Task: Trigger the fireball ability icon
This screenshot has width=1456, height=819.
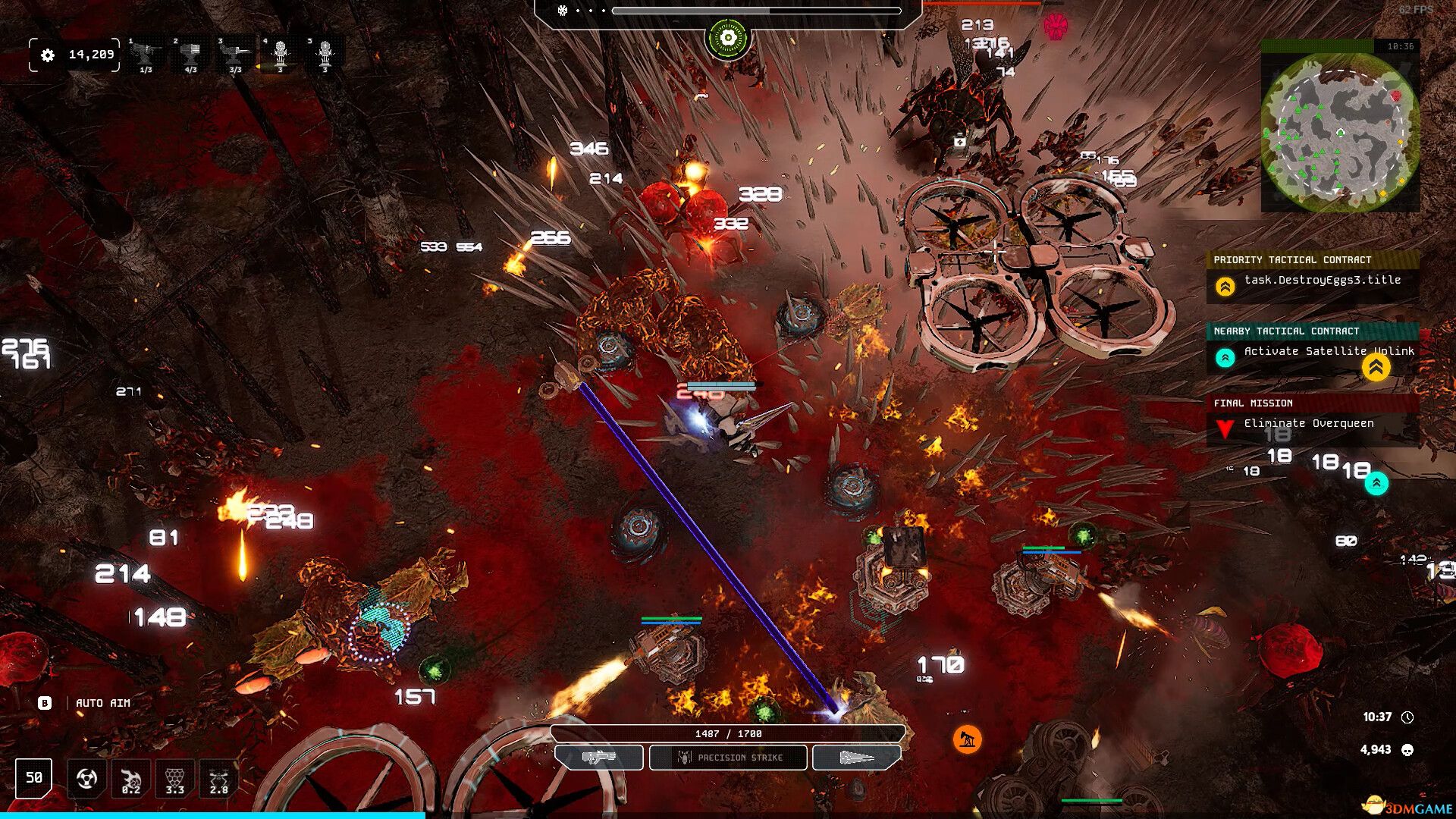Action: click(130, 779)
